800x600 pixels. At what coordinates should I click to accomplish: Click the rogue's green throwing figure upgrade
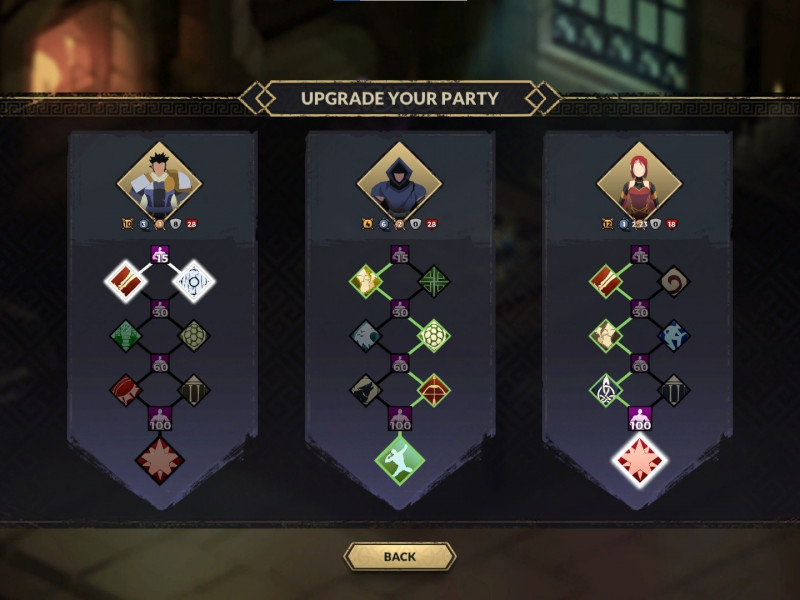pos(399,460)
